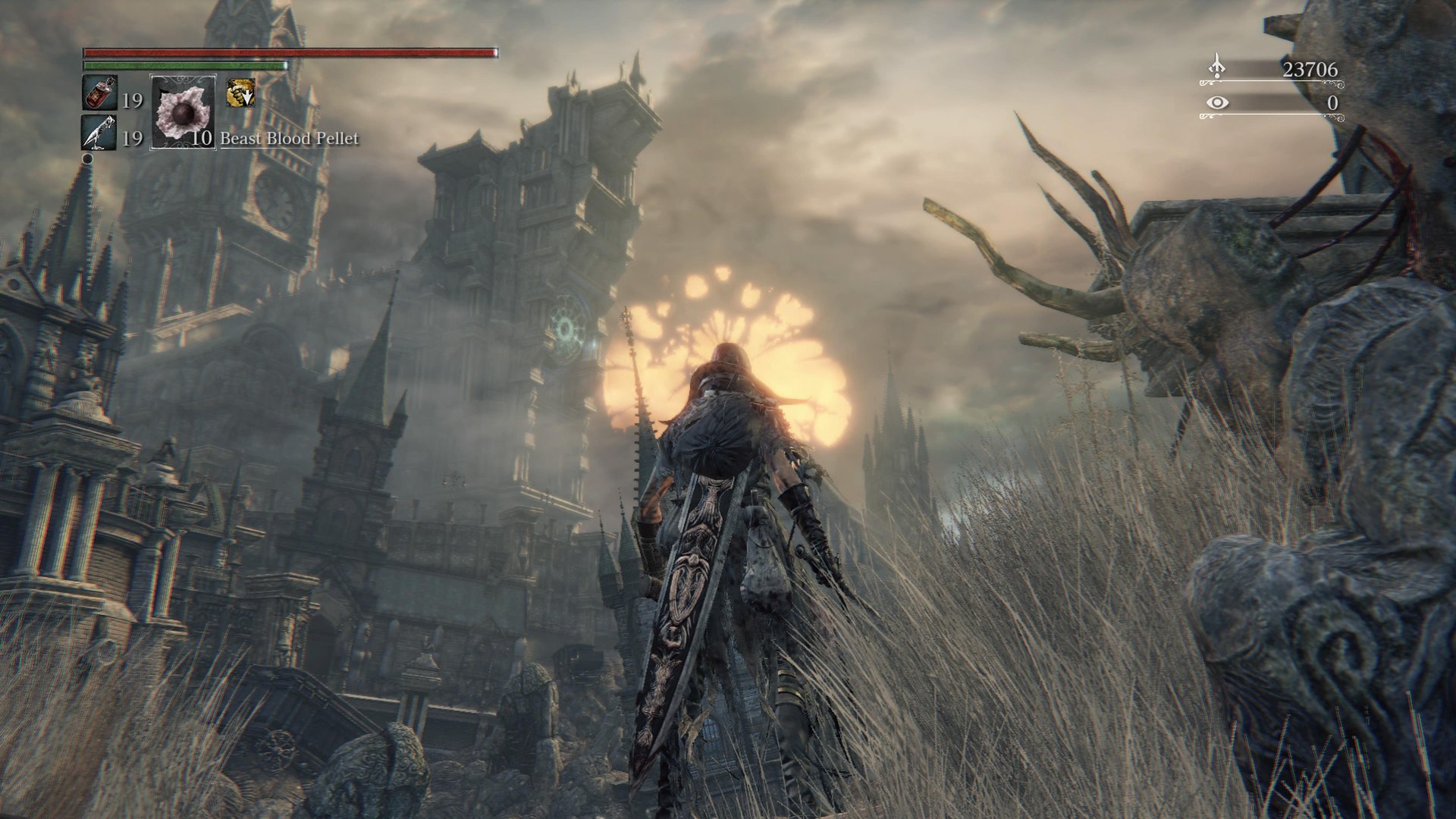This screenshot has height=819, width=1456.
Task: Select the Beast Blood Pellet quick item slot
Action: pyautogui.click(x=184, y=112)
